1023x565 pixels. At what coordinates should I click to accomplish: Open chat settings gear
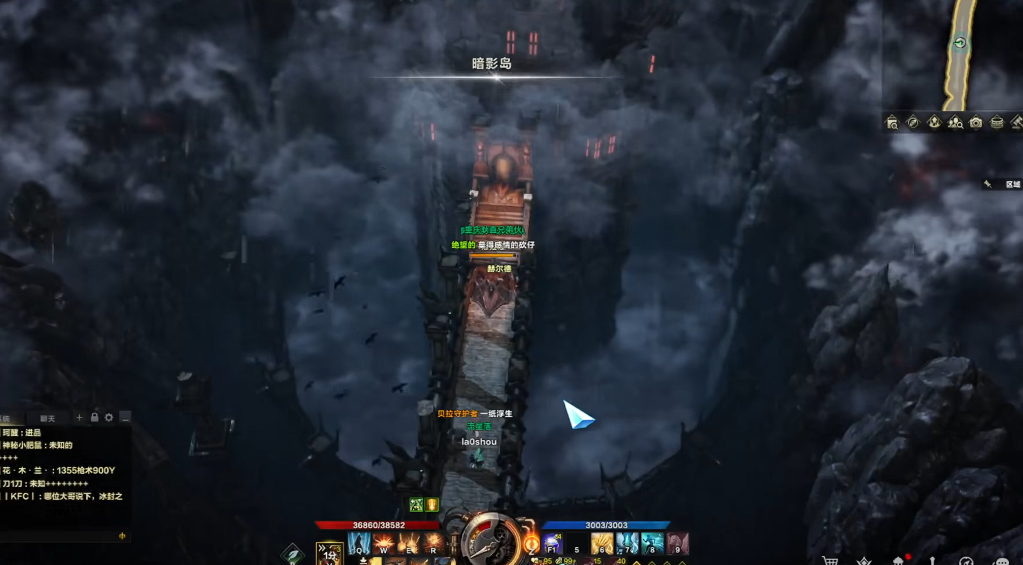point(110,417)
